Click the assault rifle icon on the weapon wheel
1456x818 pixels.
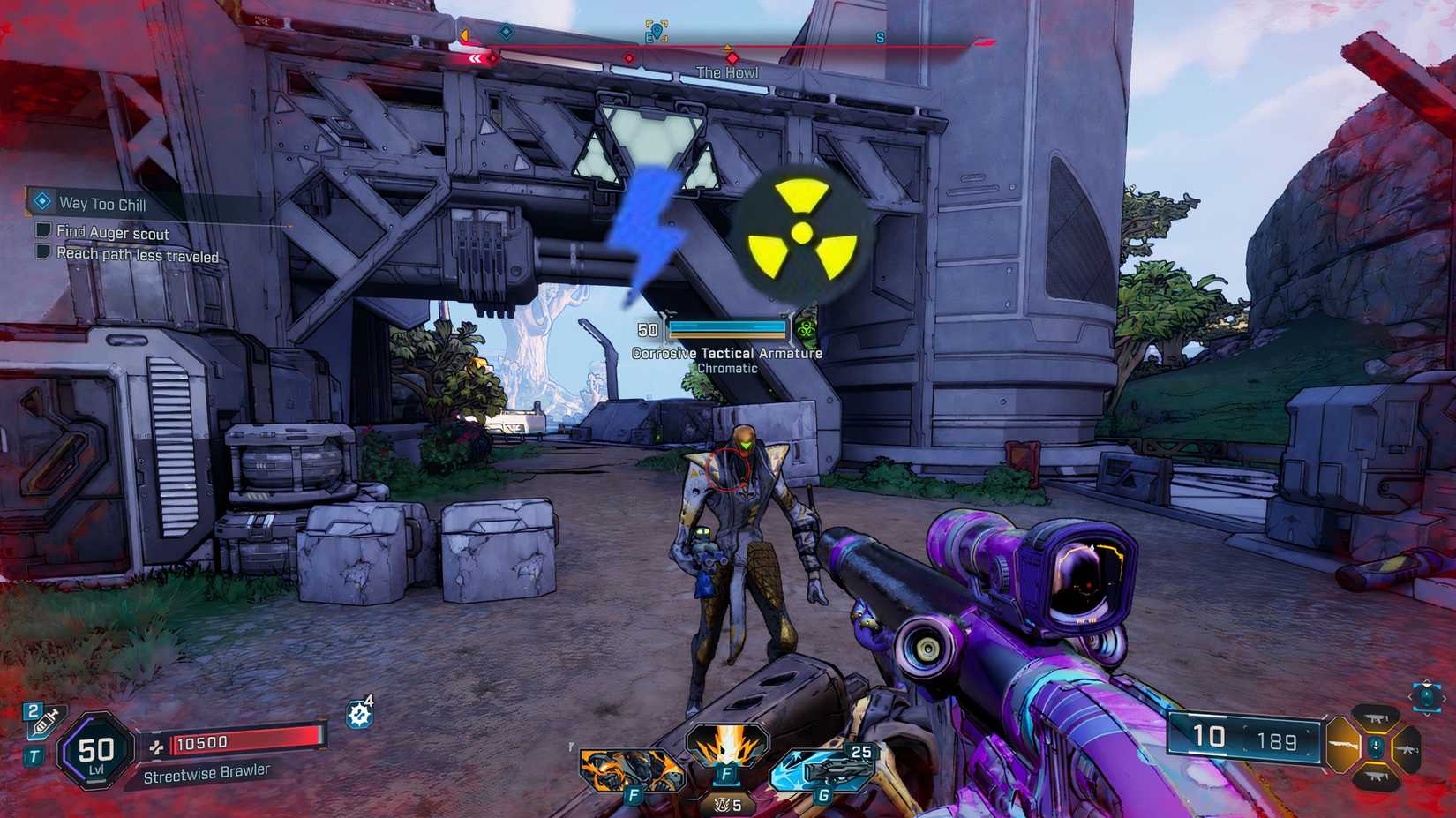1407,750
